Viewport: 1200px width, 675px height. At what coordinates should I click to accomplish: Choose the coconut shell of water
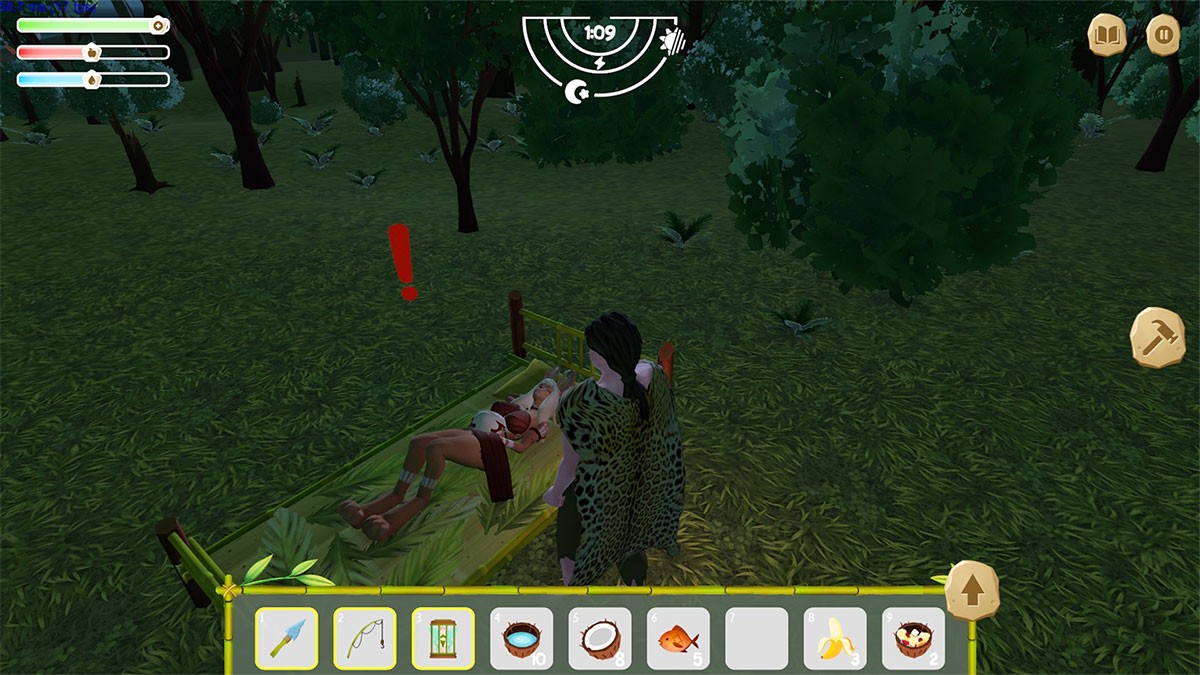tap(521, 638)
